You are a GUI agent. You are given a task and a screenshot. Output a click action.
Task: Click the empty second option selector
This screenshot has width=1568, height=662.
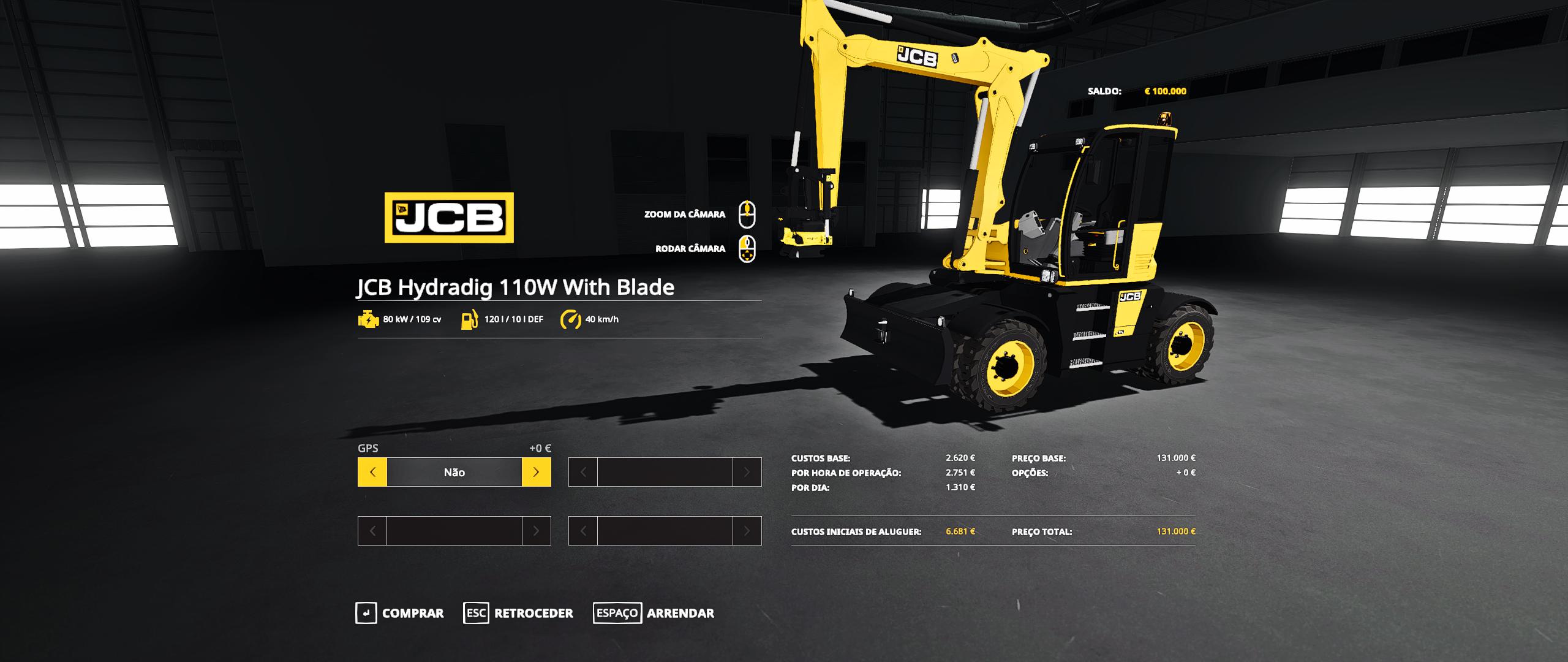click(x=665, y=472)
